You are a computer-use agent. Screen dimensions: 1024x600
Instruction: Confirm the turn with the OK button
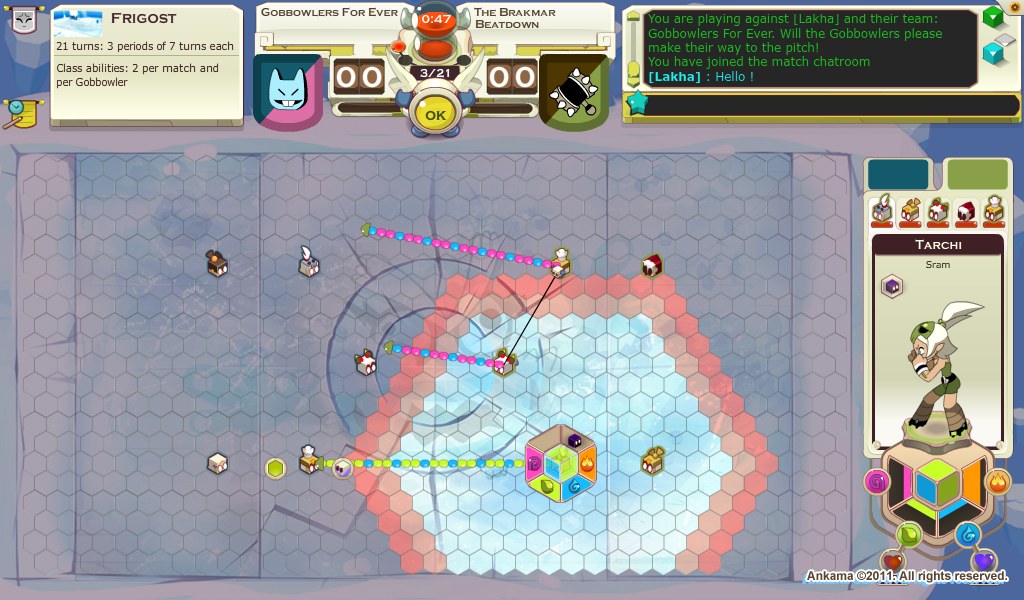(x=435, y=115)
